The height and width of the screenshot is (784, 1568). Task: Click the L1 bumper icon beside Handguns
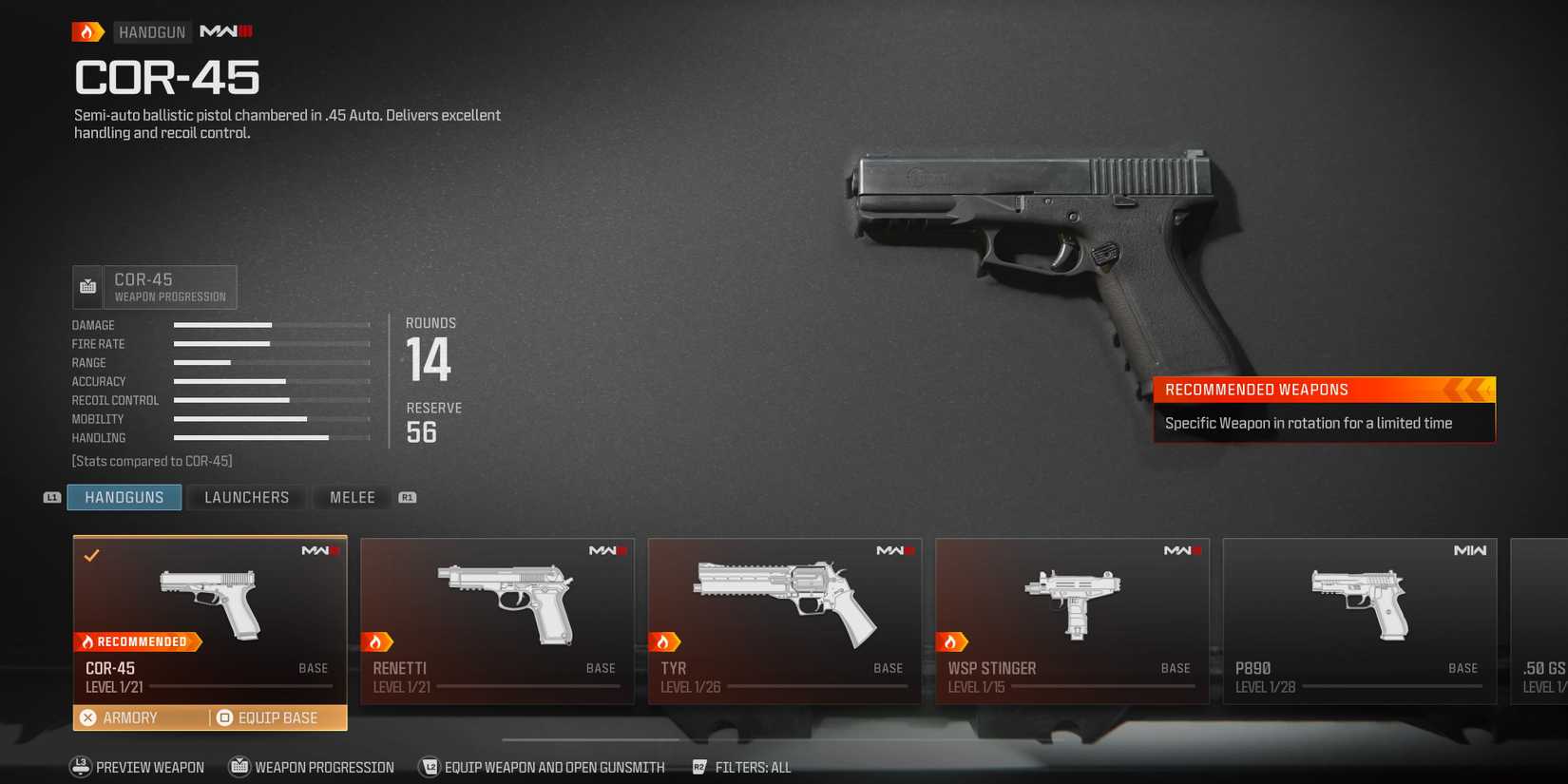point(51,497)
